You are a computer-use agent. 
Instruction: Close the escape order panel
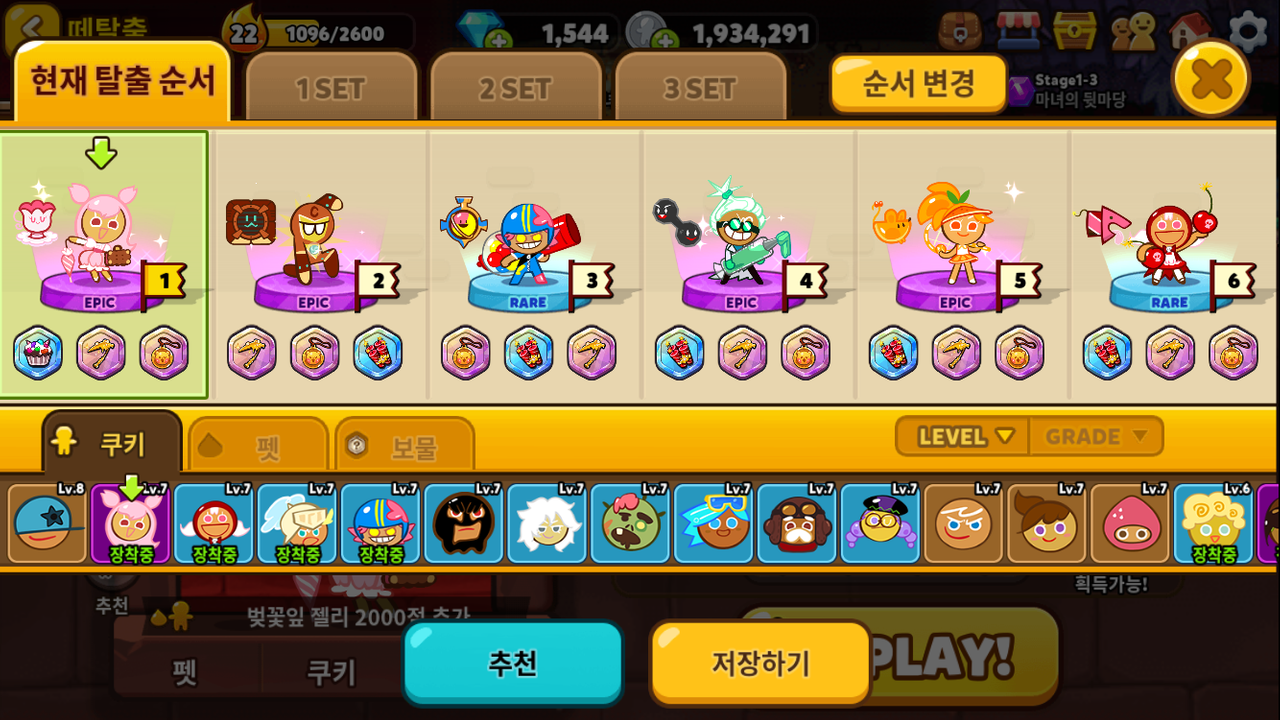[x=1210, y=77]
